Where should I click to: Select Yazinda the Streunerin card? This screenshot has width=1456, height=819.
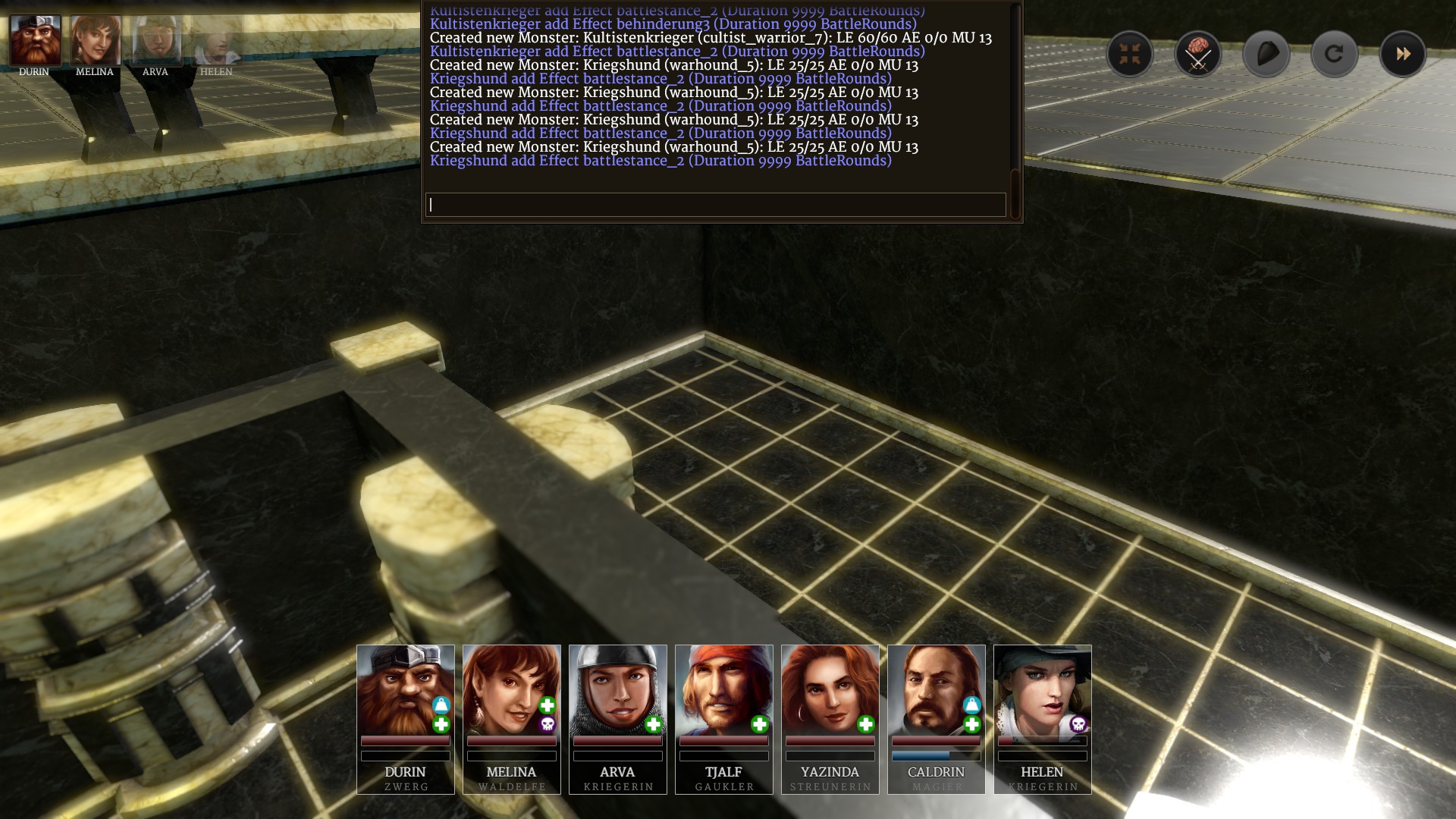click(830, 718)
